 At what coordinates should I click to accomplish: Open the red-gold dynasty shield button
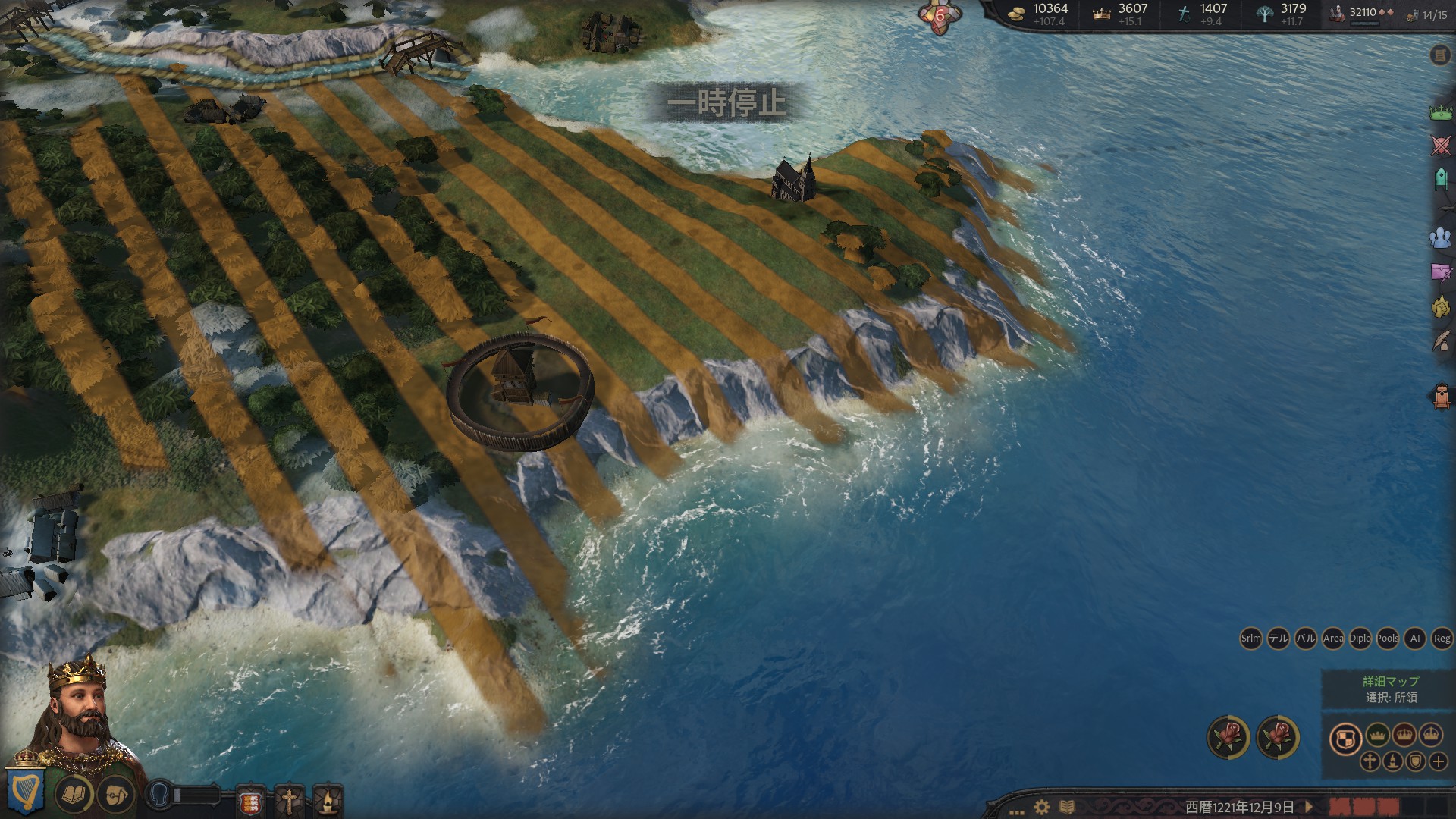tap(252, 802)
